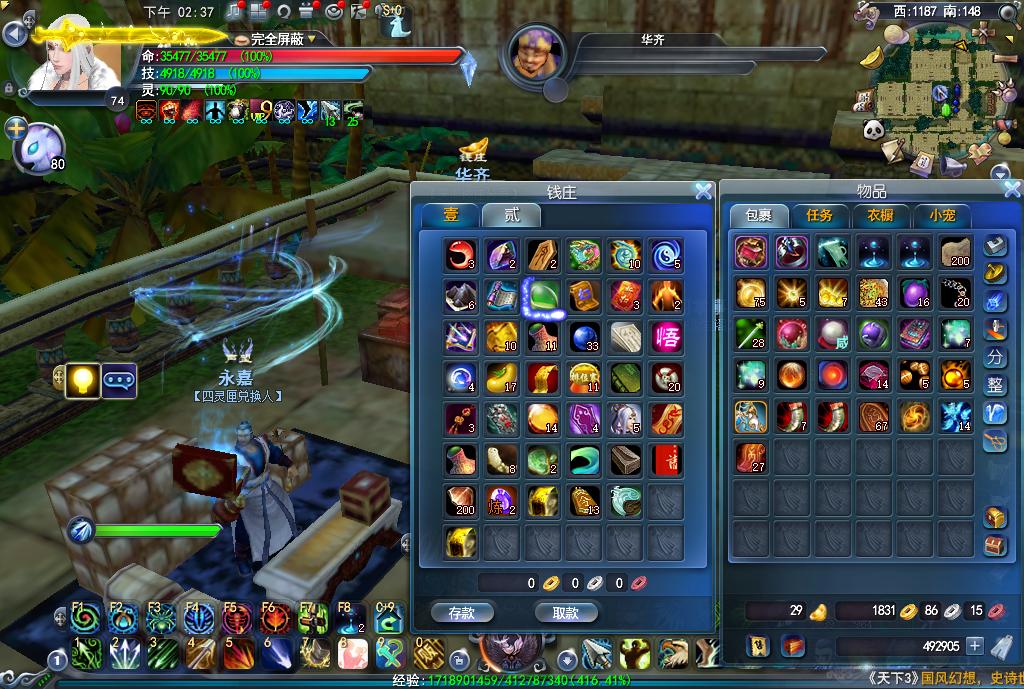Click the panda icon near minimap
The image size is (1024, 689).
(871, 129)
